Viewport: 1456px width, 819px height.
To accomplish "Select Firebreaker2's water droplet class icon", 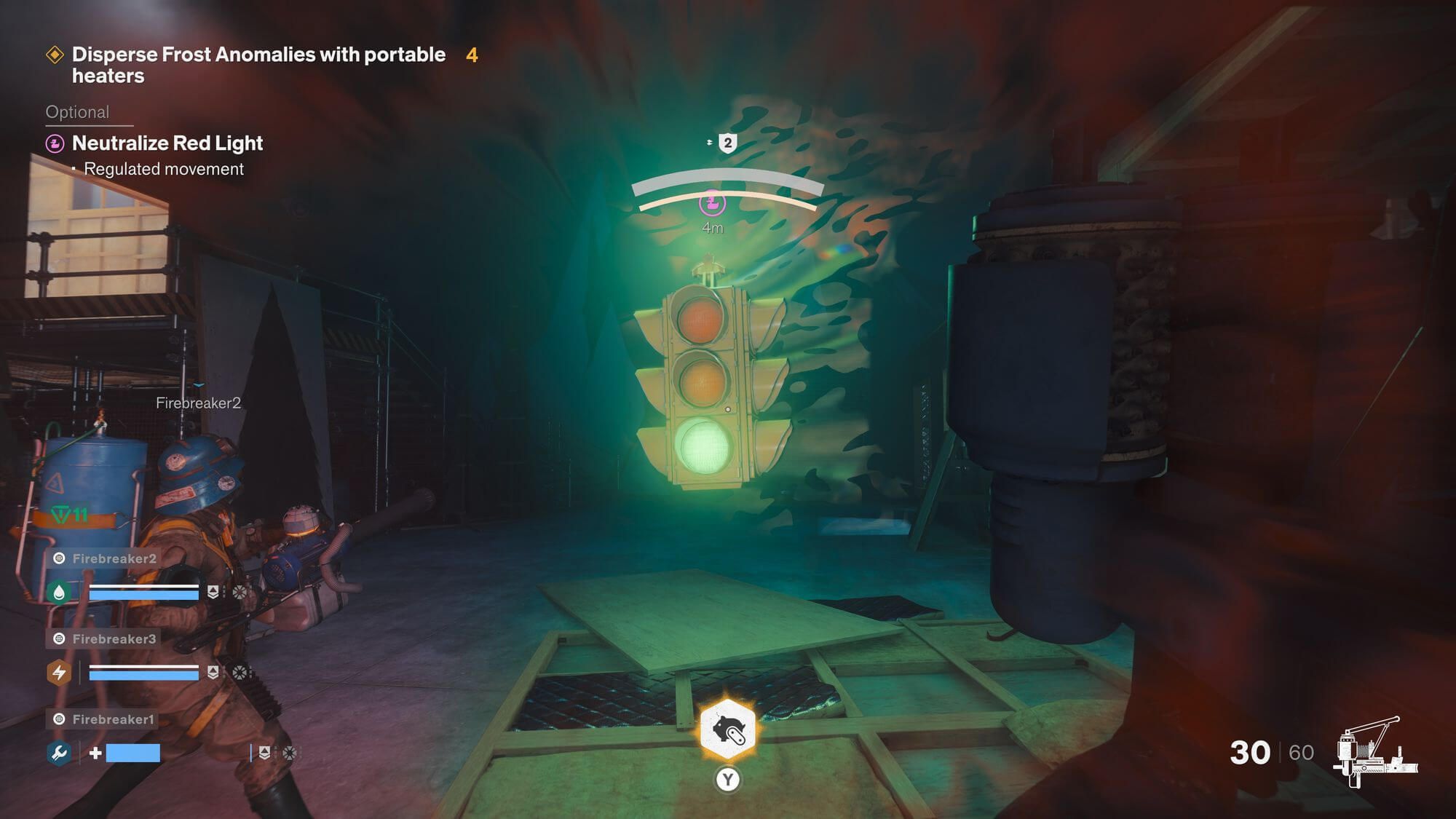I will click(x=60, y=592).
